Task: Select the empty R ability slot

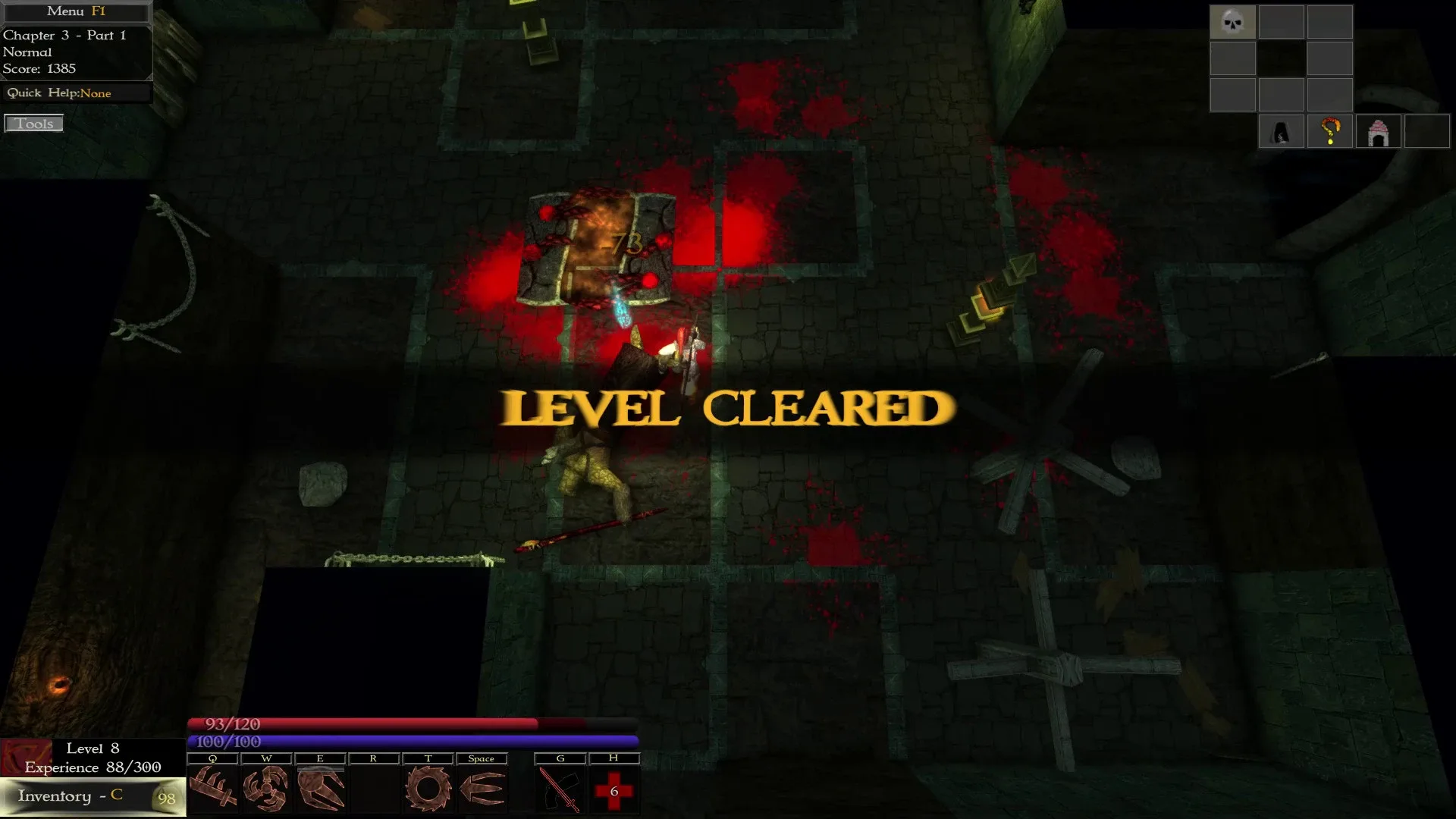Action: tap(375, 789)
